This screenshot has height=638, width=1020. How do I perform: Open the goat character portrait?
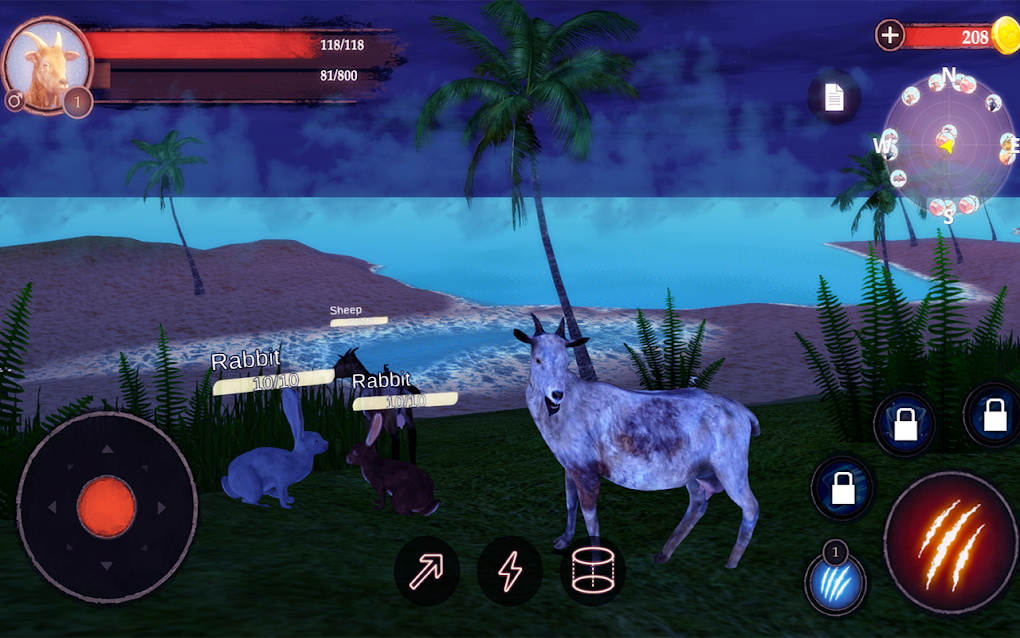pos(41,69)
